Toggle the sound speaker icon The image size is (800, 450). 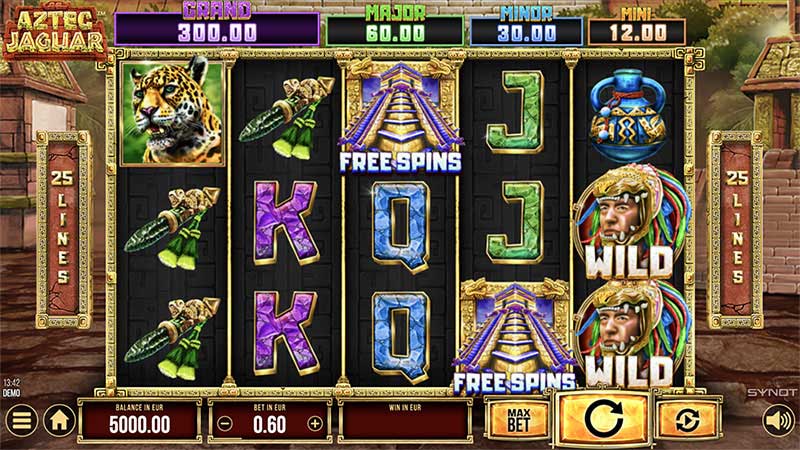coord(777,420)
